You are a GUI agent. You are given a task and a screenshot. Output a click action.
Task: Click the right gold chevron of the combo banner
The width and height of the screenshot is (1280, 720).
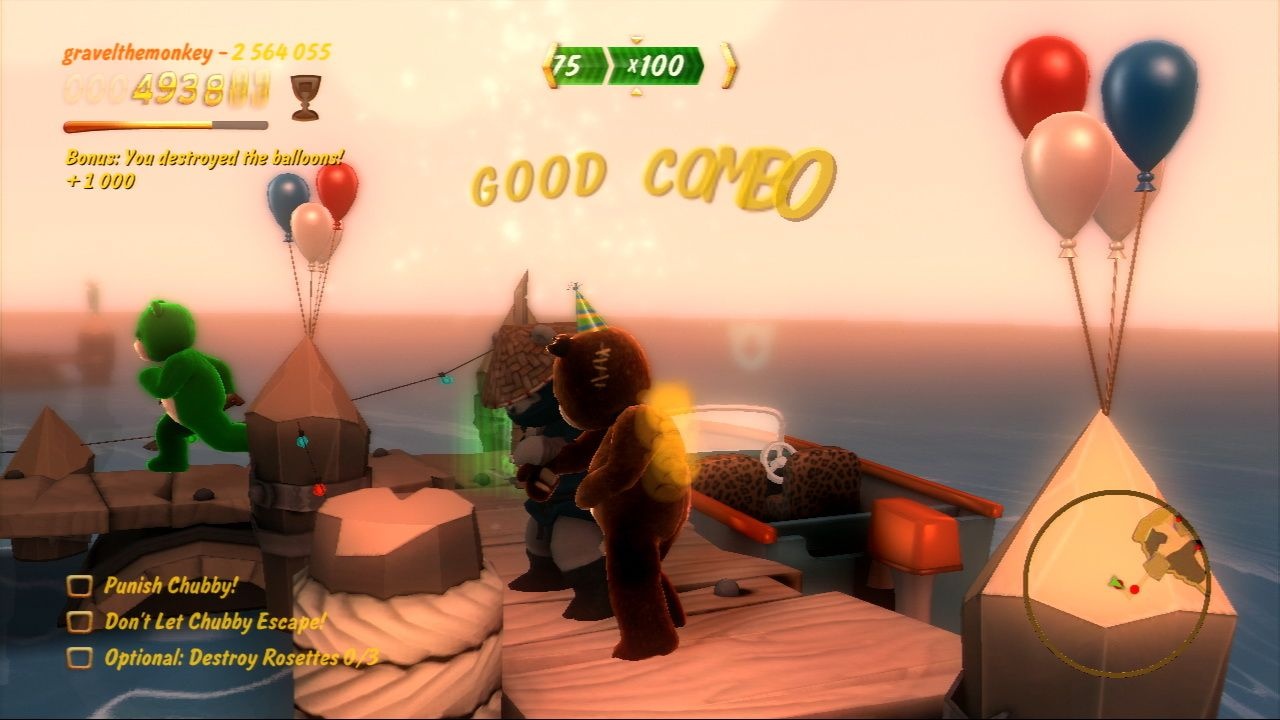pos(727,66)
